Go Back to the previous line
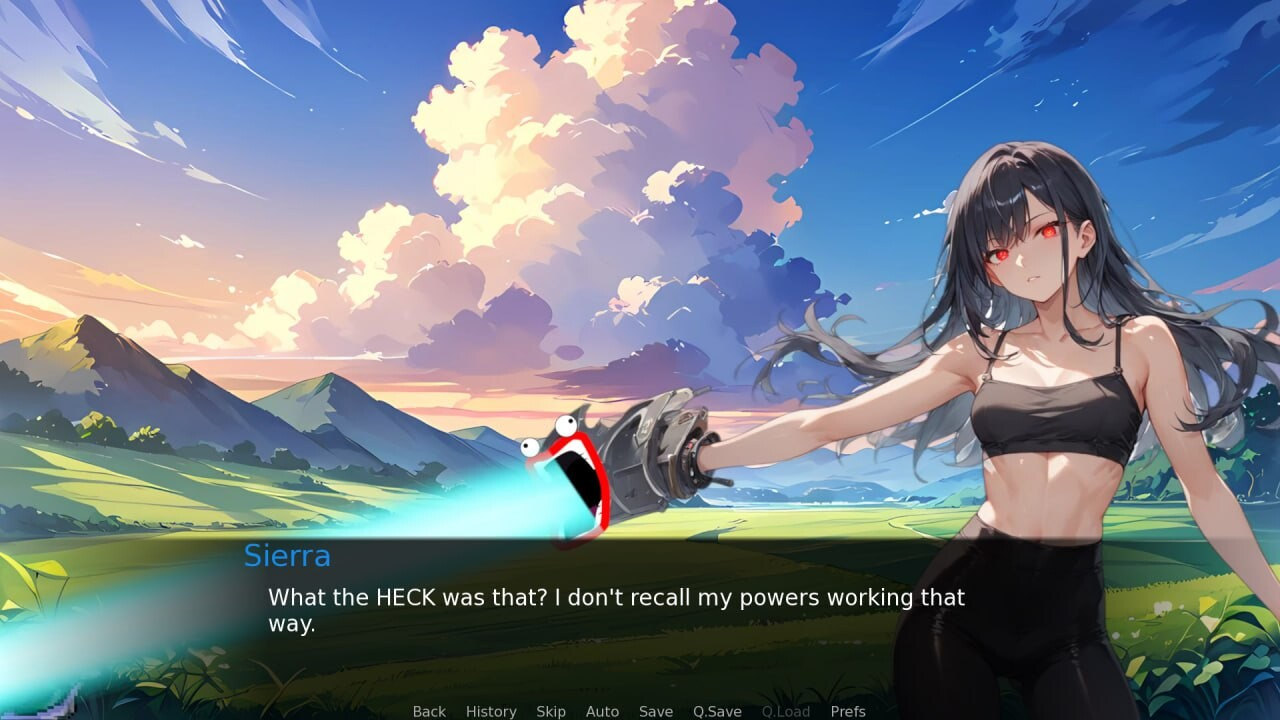This screenshot has width=1280, height=720. pyautogui.click(x=429, y=711)
